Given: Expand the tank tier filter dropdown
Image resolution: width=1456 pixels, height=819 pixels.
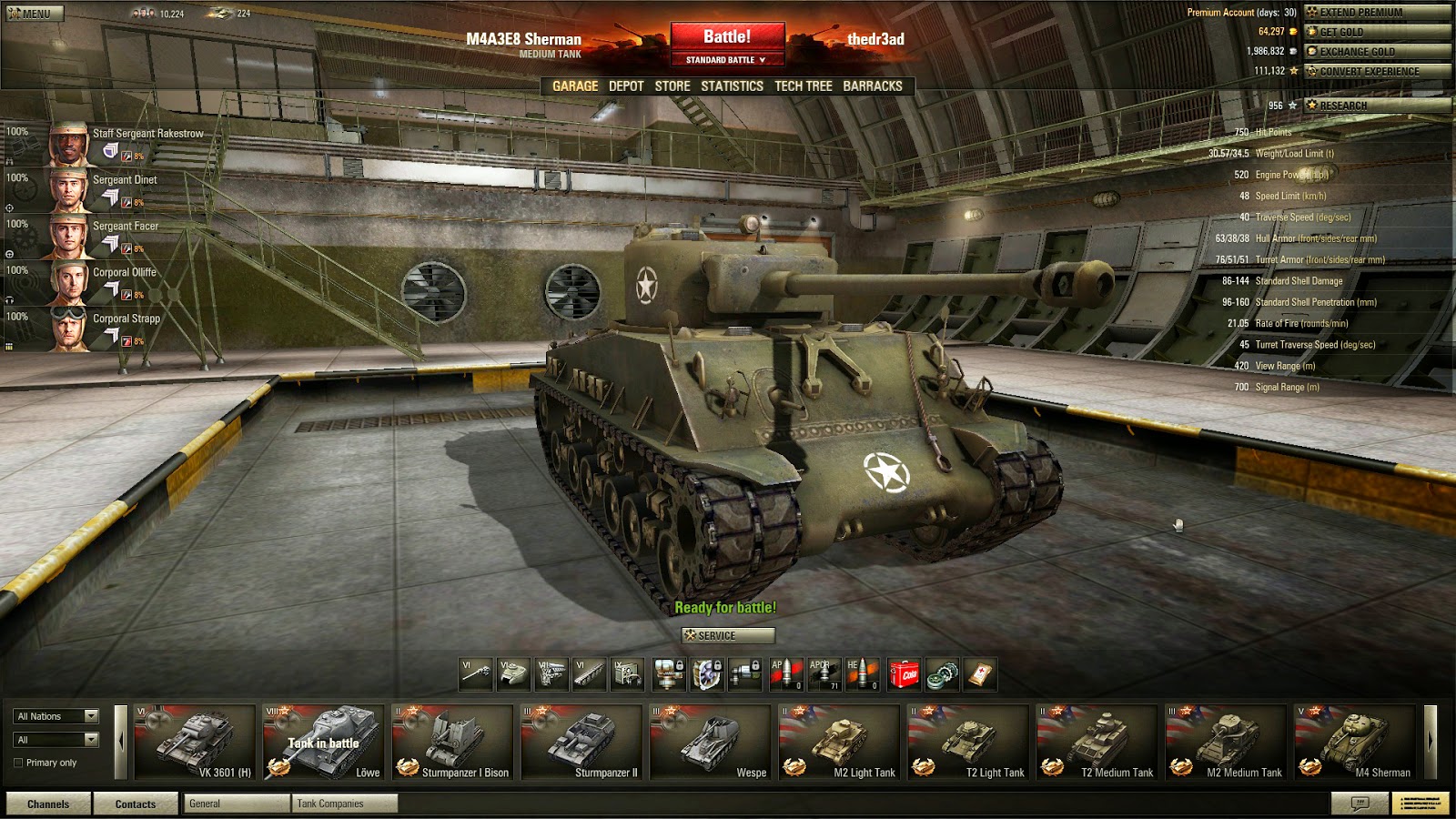Looking at the screenshot, I should click(55, 739).
